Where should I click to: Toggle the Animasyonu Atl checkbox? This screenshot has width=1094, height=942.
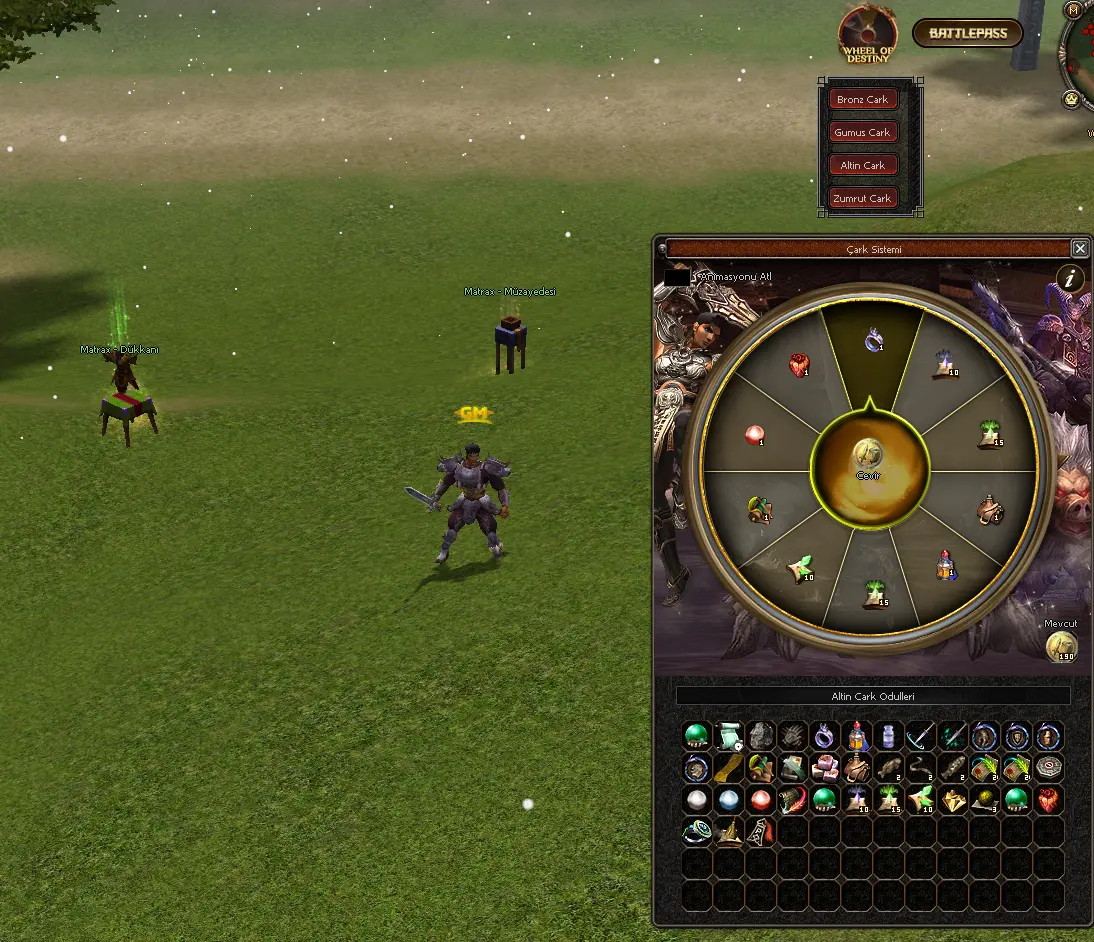coord(677,276)
